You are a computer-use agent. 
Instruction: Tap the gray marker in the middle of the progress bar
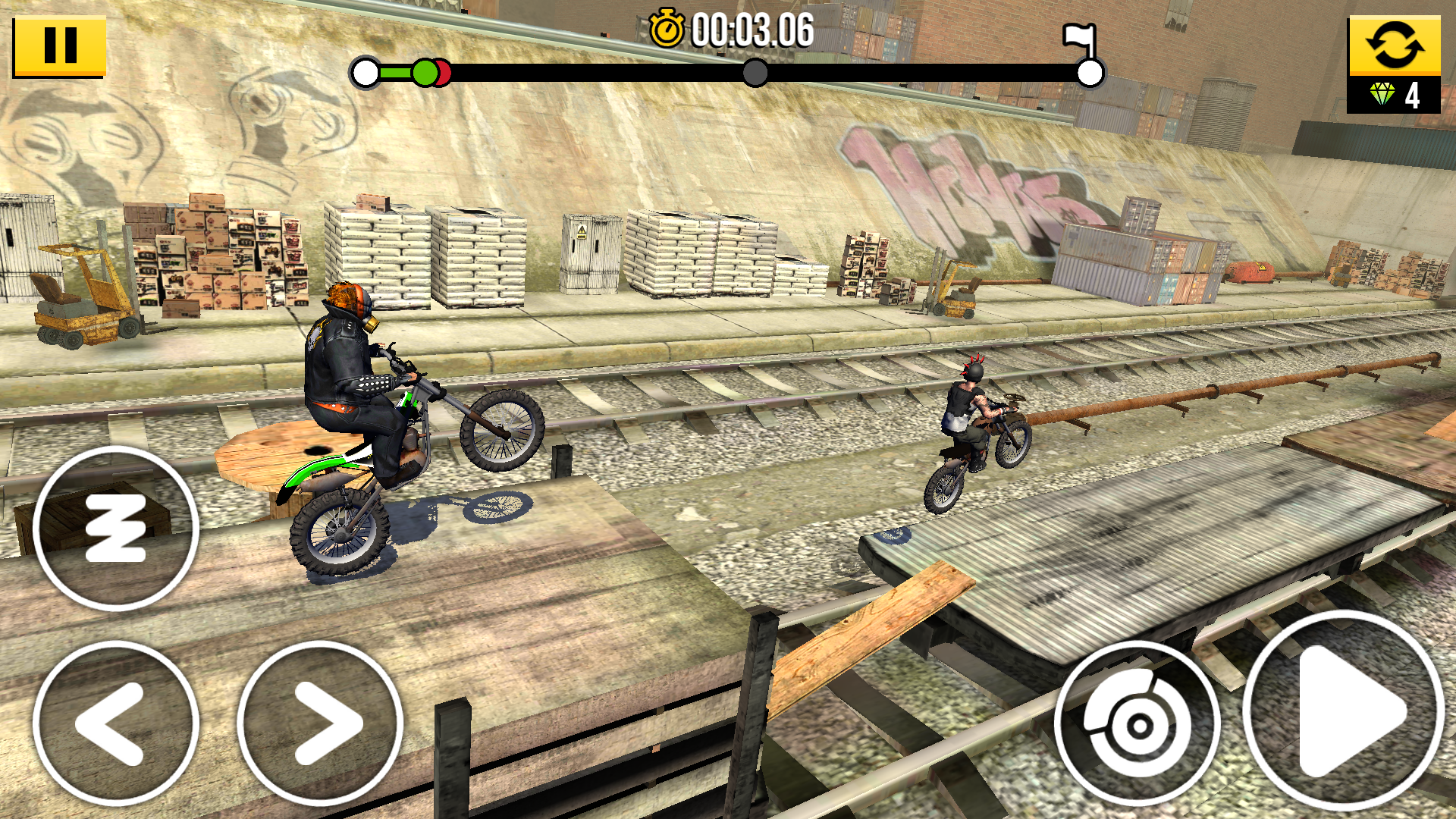tap(755, 74)
